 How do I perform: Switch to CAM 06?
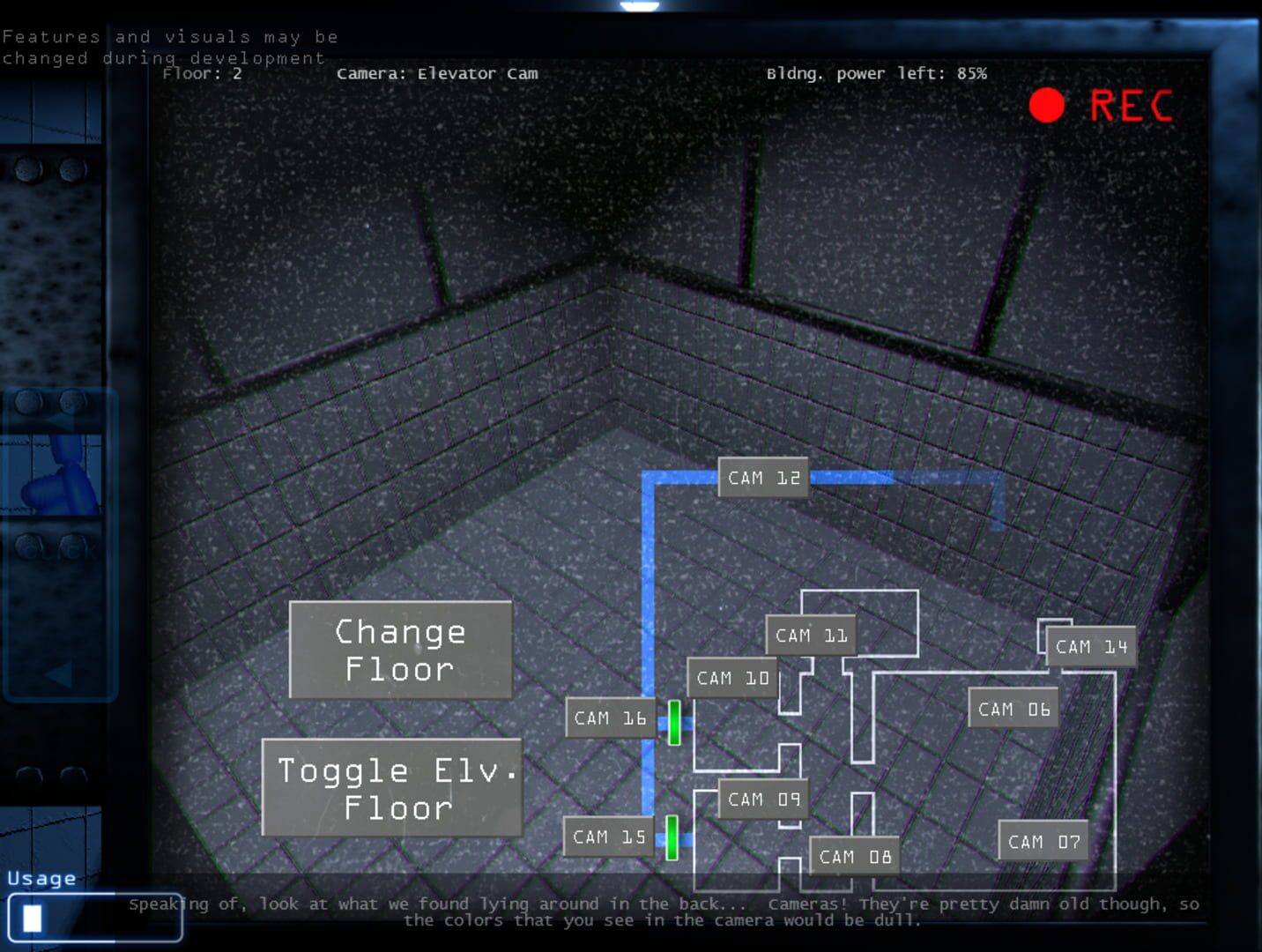(1013, 708)
